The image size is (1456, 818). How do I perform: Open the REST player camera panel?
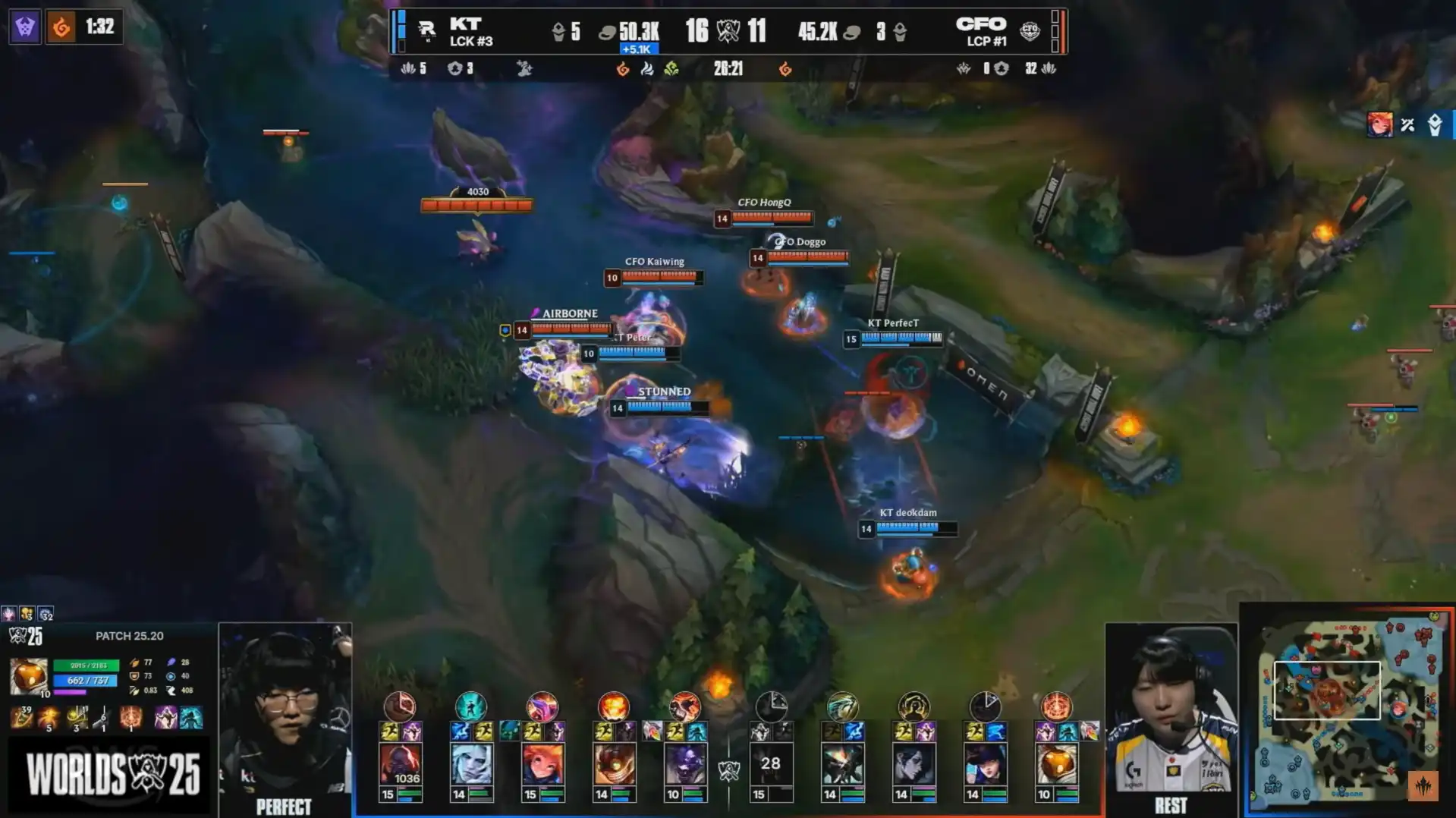[1171, 717]
